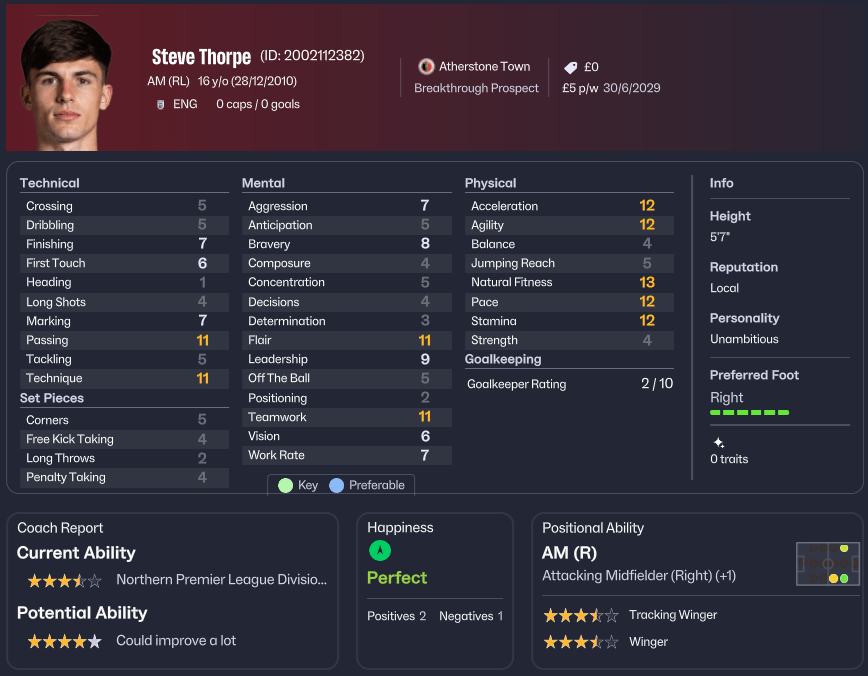This screenshot has height=676, width=868.
Task: Open the Goalkeeper Rating row
Action: tap(570, 384)
